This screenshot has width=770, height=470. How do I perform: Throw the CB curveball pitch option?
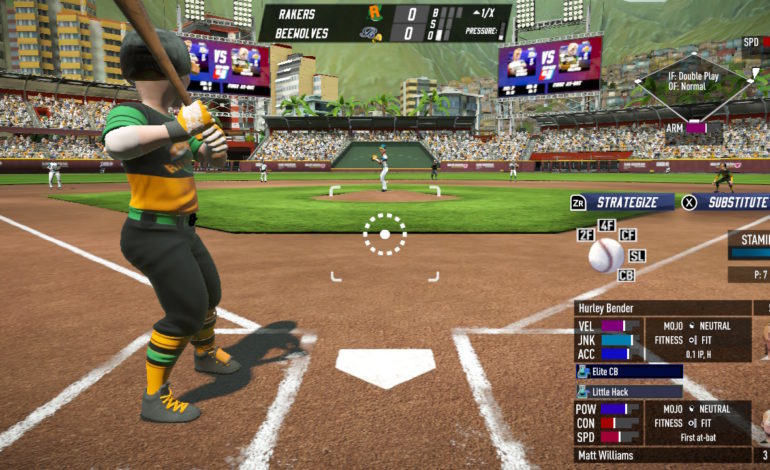[626, 275]
